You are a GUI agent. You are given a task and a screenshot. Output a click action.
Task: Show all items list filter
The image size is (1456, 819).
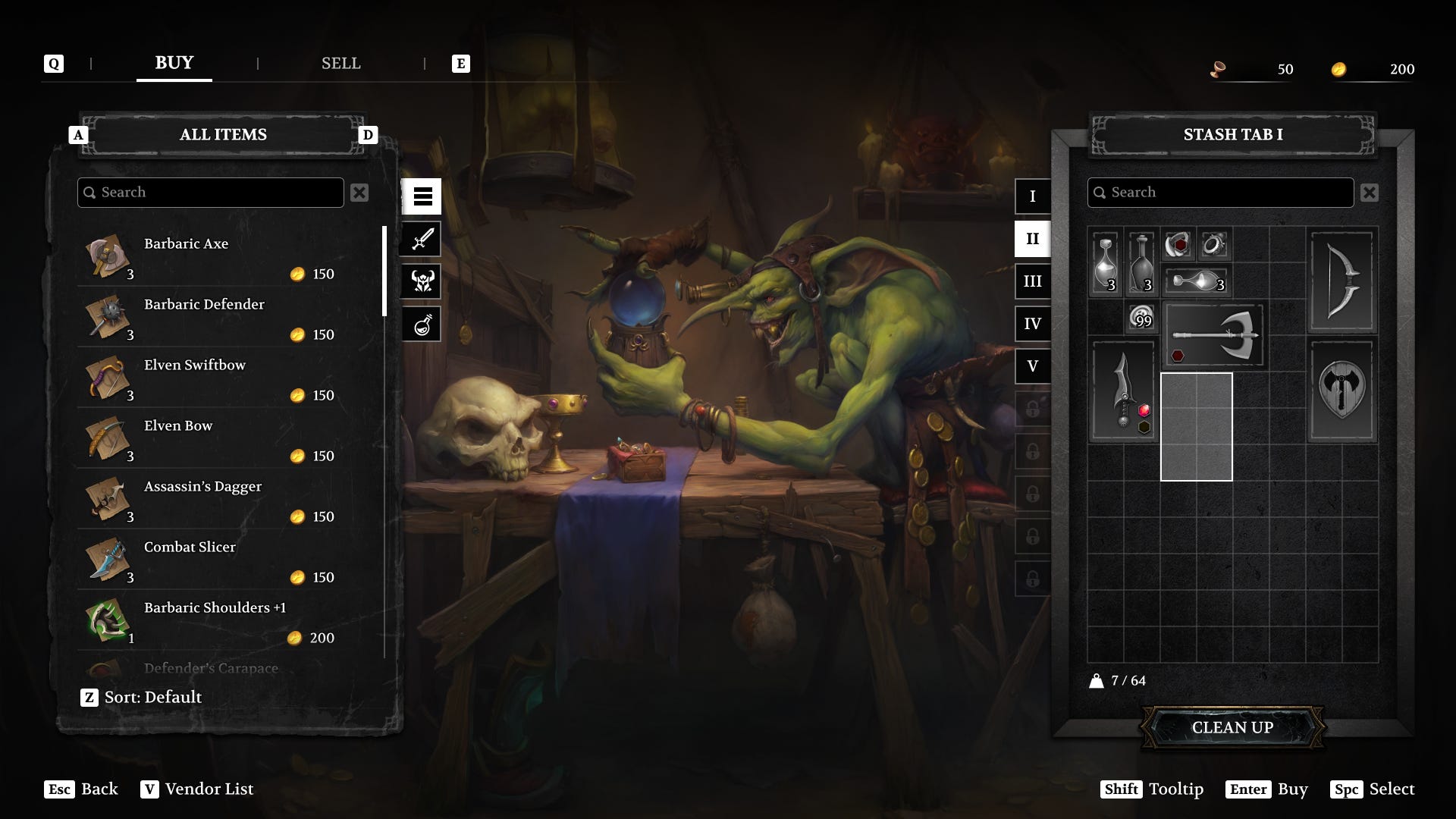(422, 197)
